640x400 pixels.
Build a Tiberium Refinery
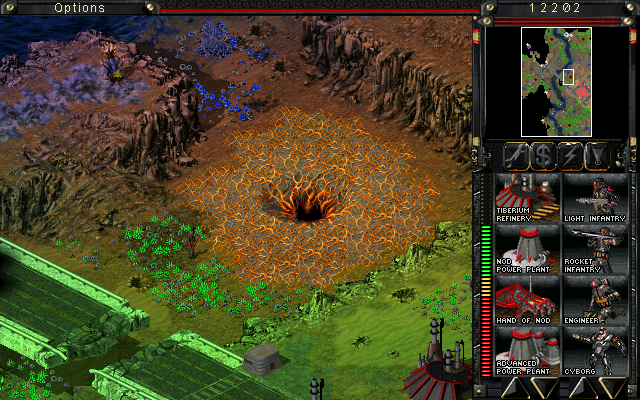click(x=526, y=195)
